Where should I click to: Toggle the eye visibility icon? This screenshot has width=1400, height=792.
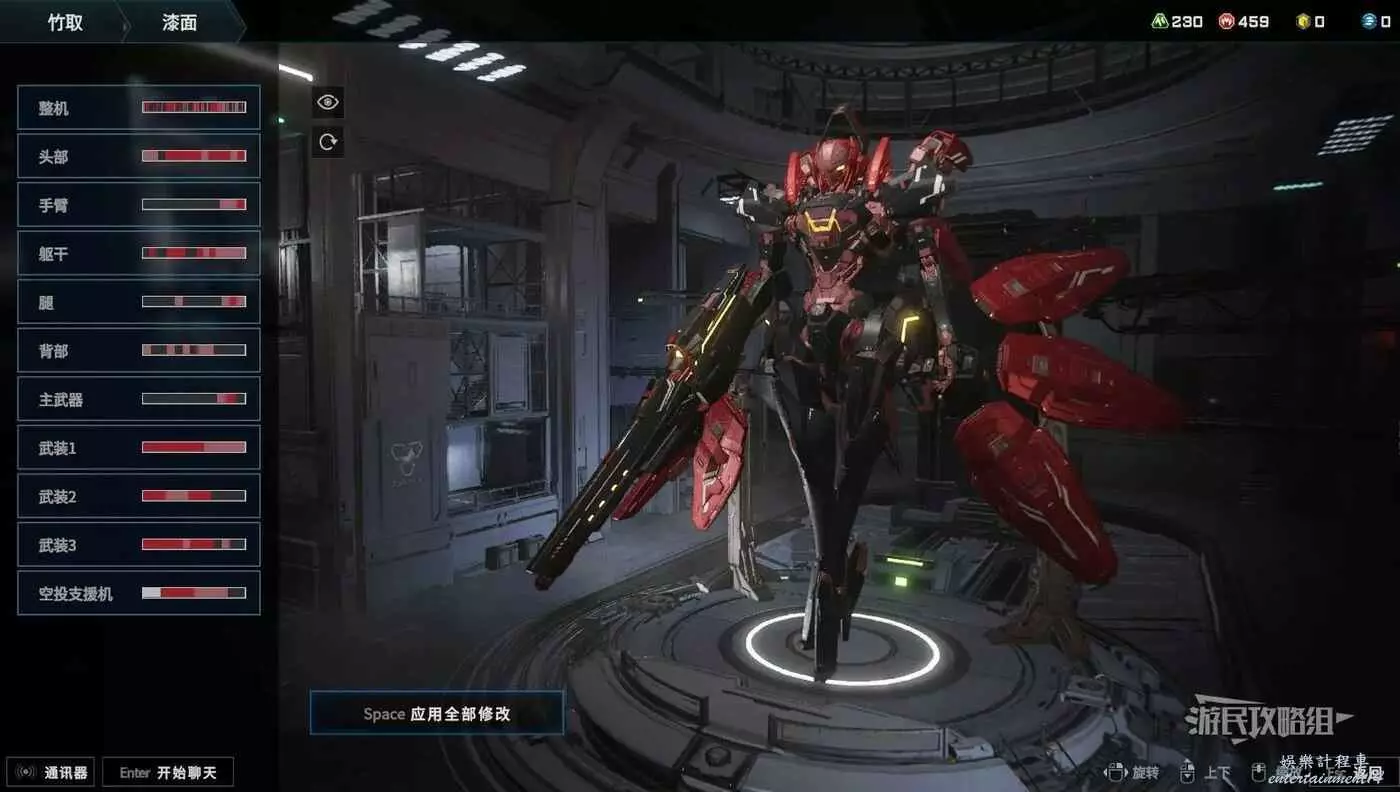[x=328, y=102]
